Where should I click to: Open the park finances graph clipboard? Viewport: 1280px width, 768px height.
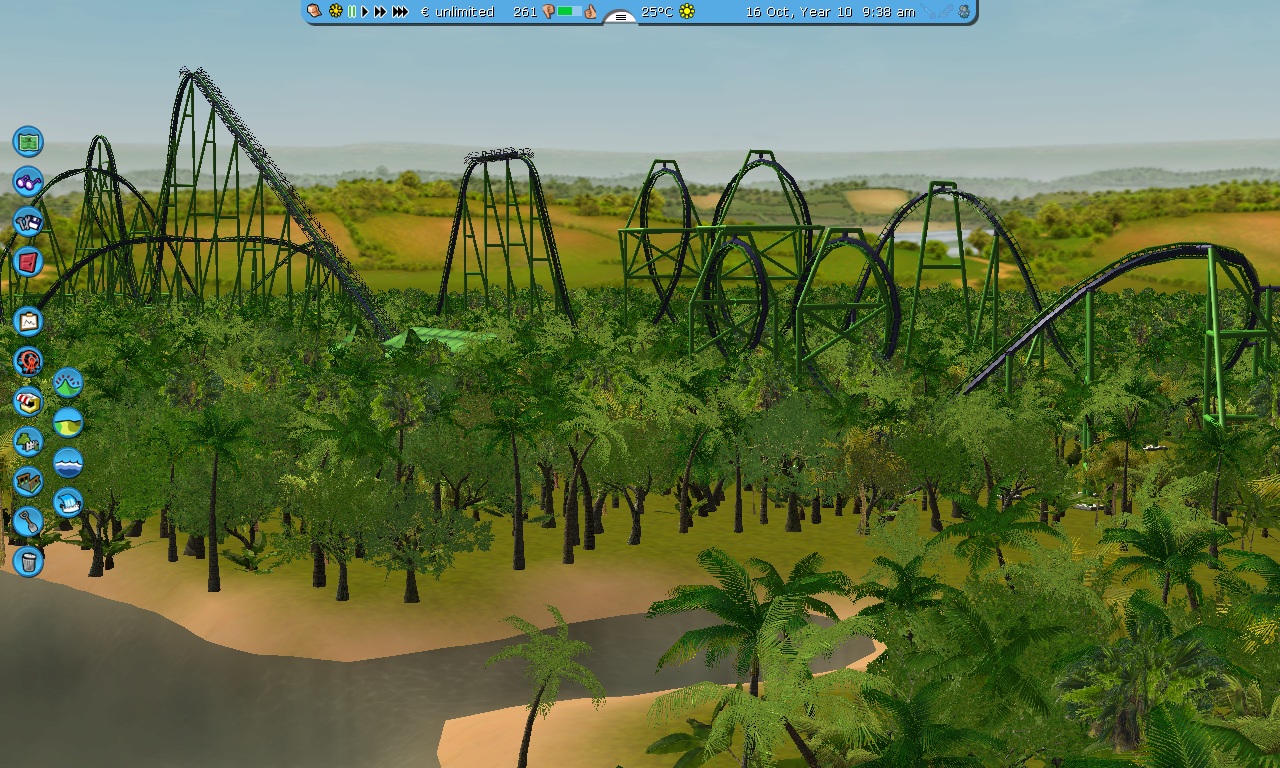[28, 321]
